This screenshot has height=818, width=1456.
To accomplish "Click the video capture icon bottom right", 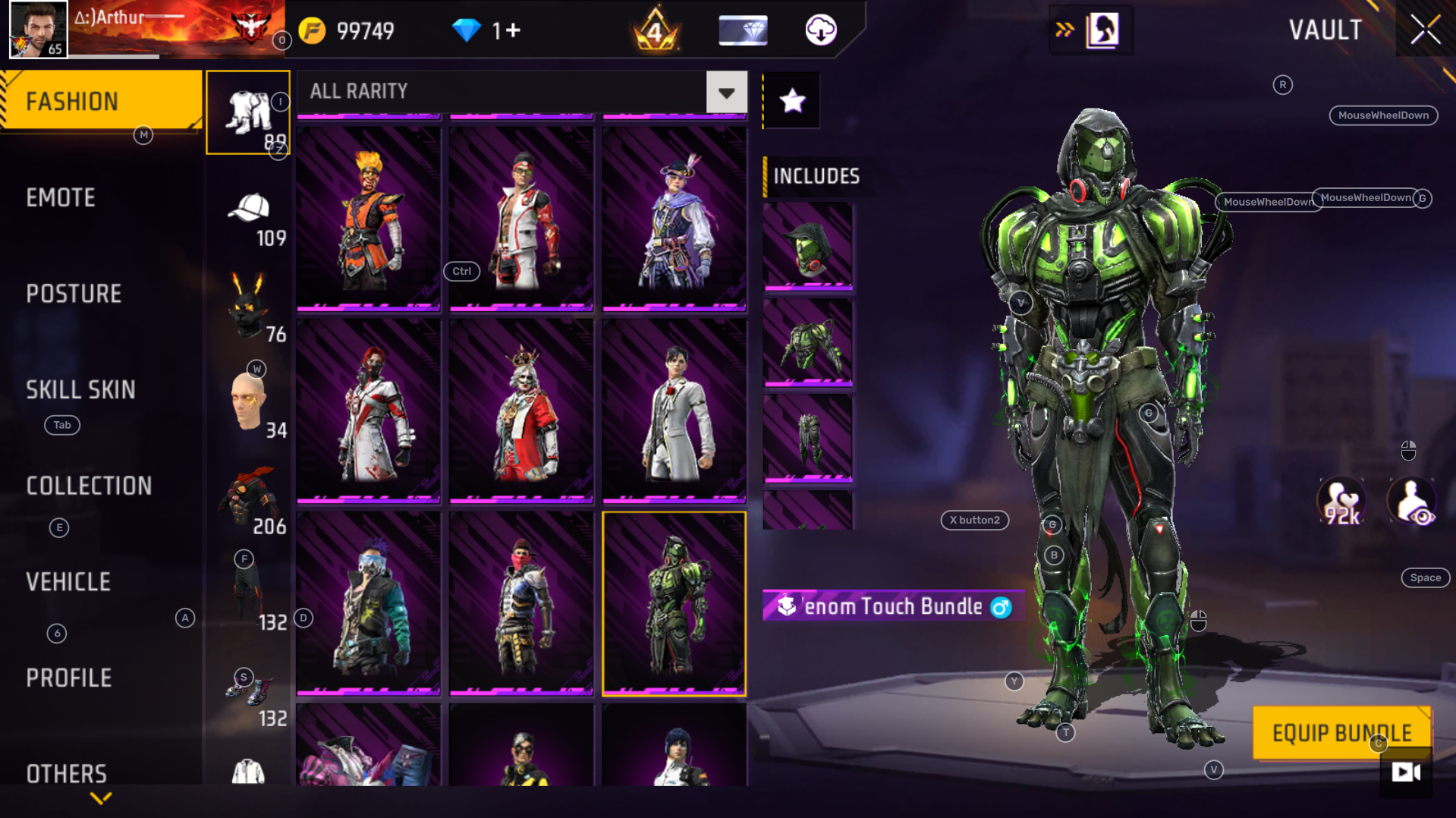I will [1406, 772].
